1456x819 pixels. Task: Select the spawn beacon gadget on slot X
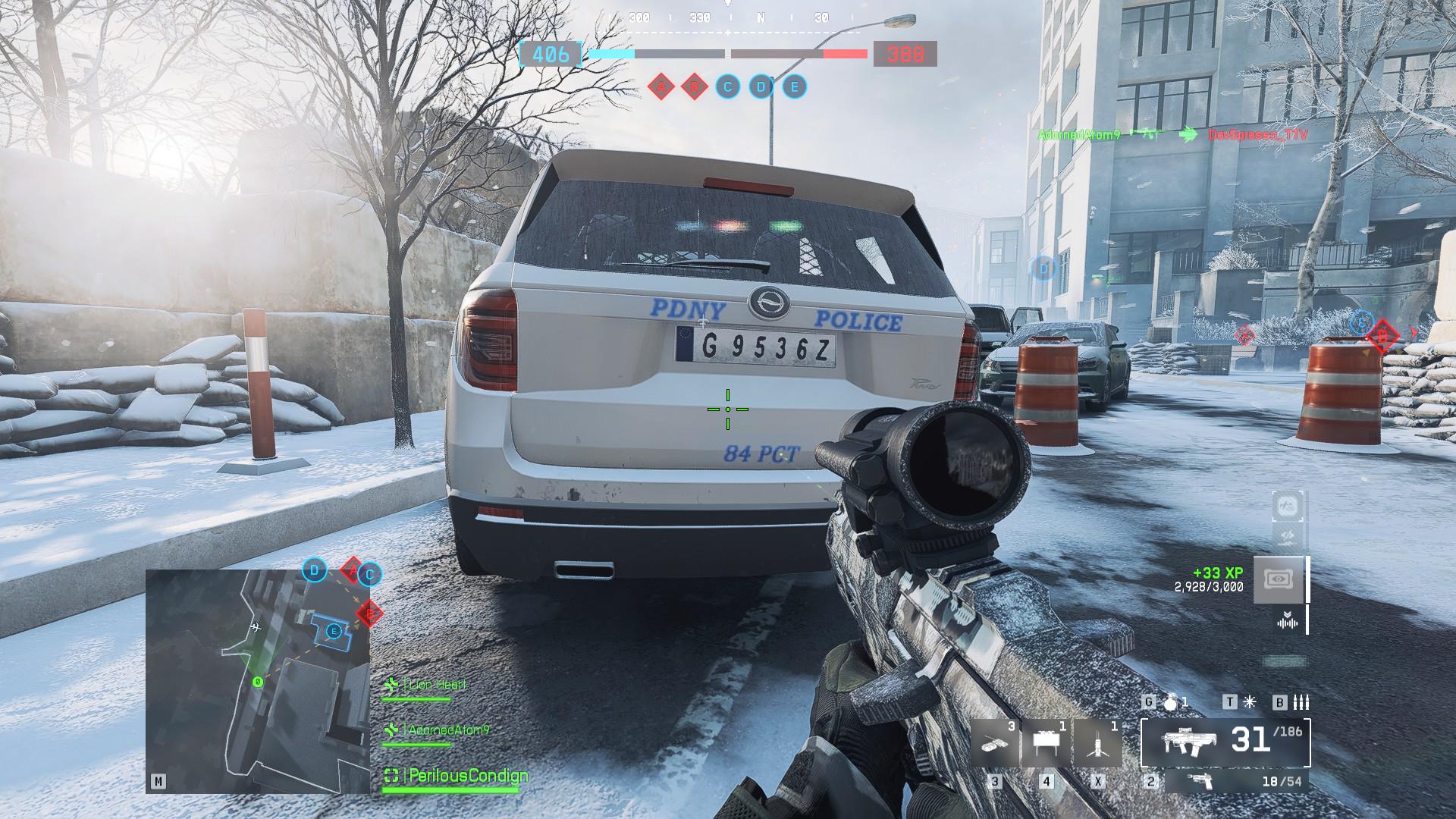tap(1097, 743)
